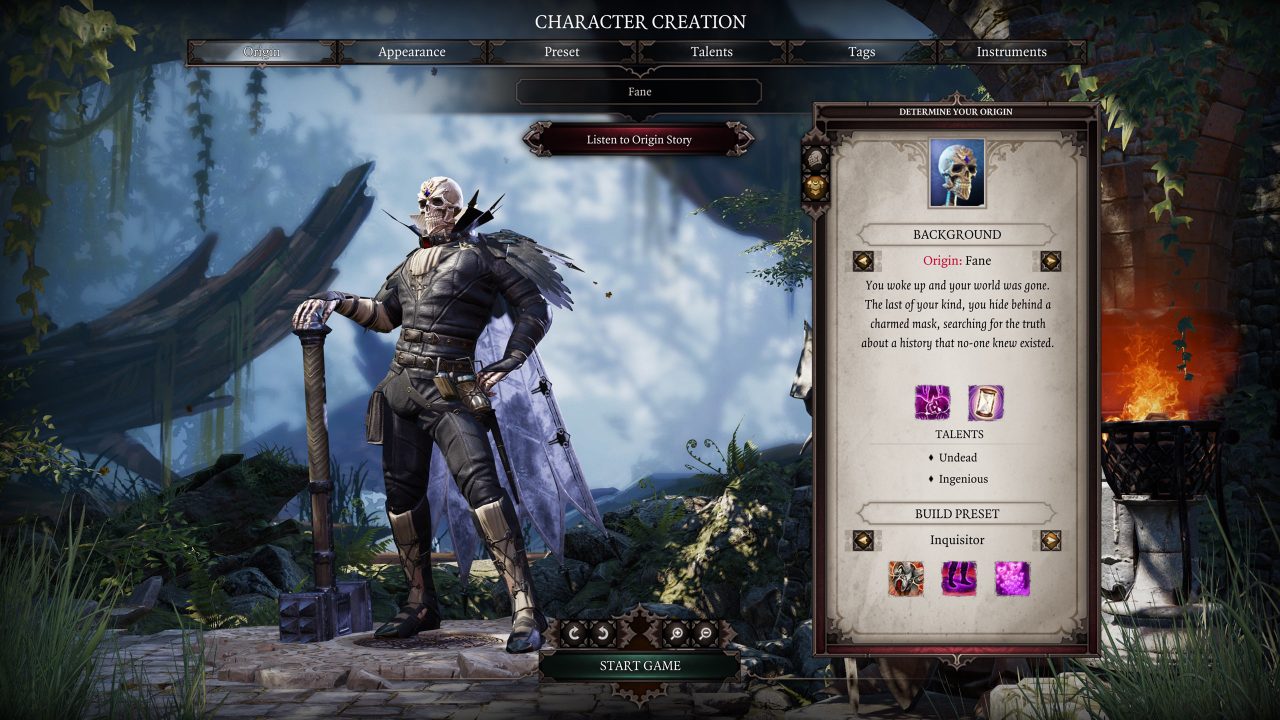Select the next build preset

(1050, 540)
